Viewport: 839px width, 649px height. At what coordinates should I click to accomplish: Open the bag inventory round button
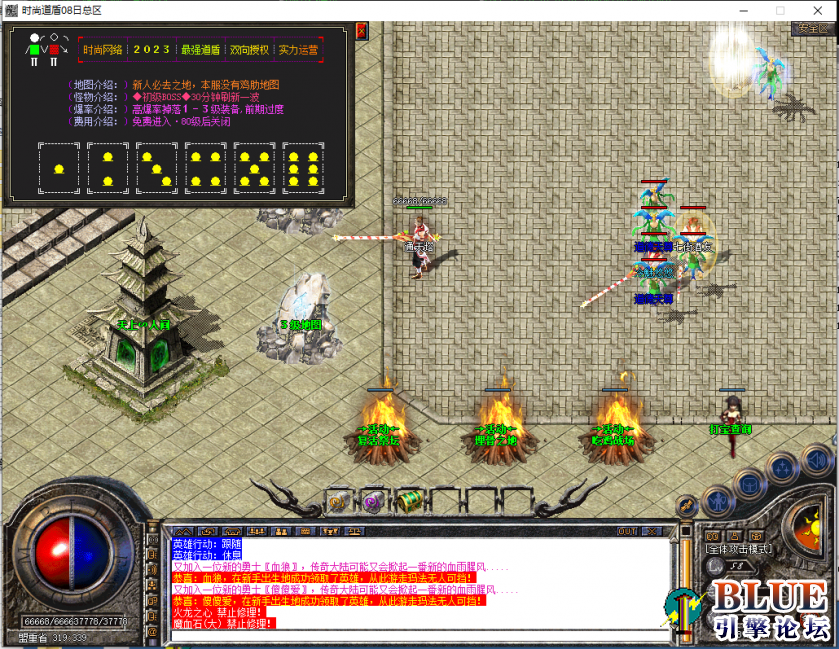pos(749,484)
